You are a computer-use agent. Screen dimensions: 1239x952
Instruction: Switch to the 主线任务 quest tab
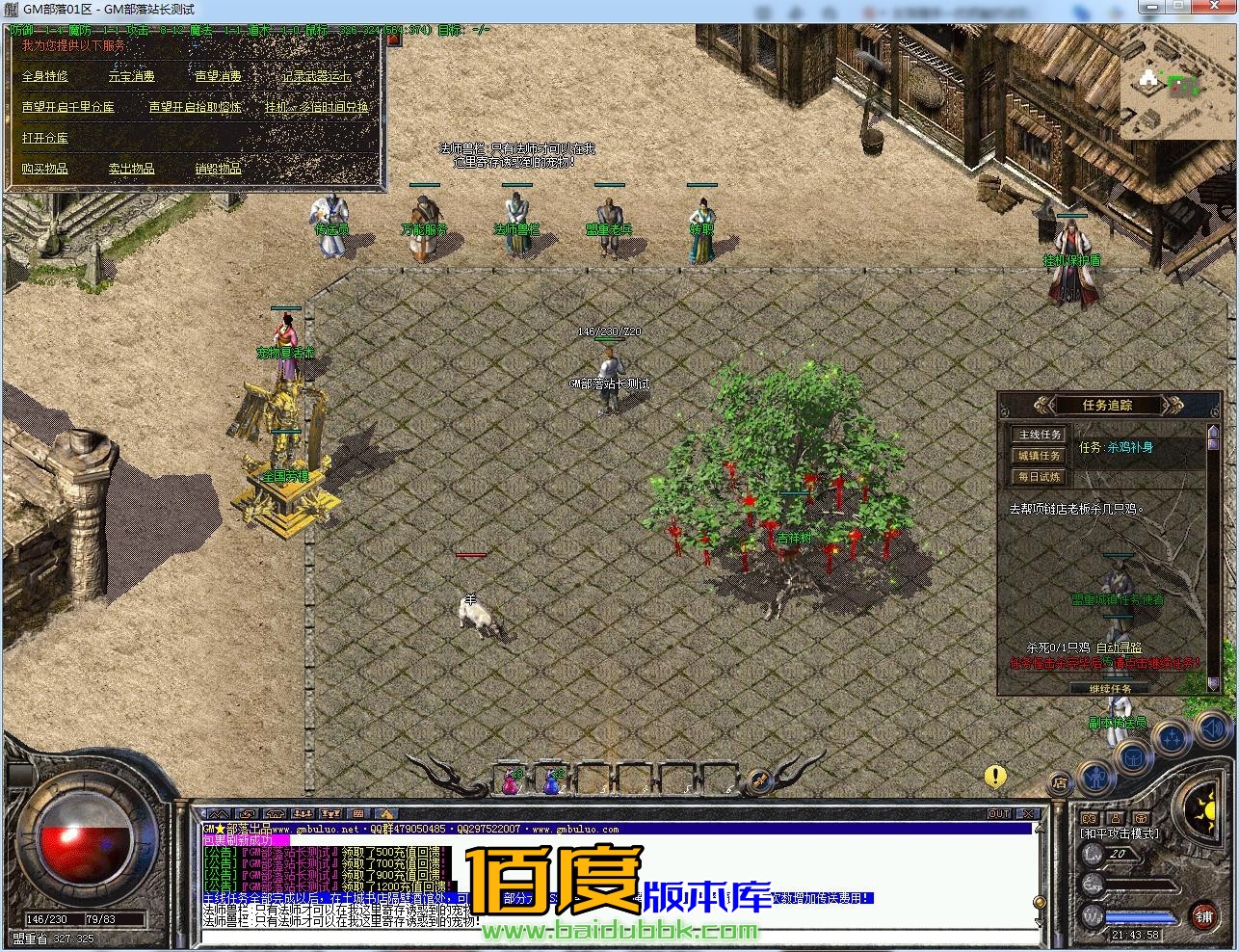[1040, 435]
